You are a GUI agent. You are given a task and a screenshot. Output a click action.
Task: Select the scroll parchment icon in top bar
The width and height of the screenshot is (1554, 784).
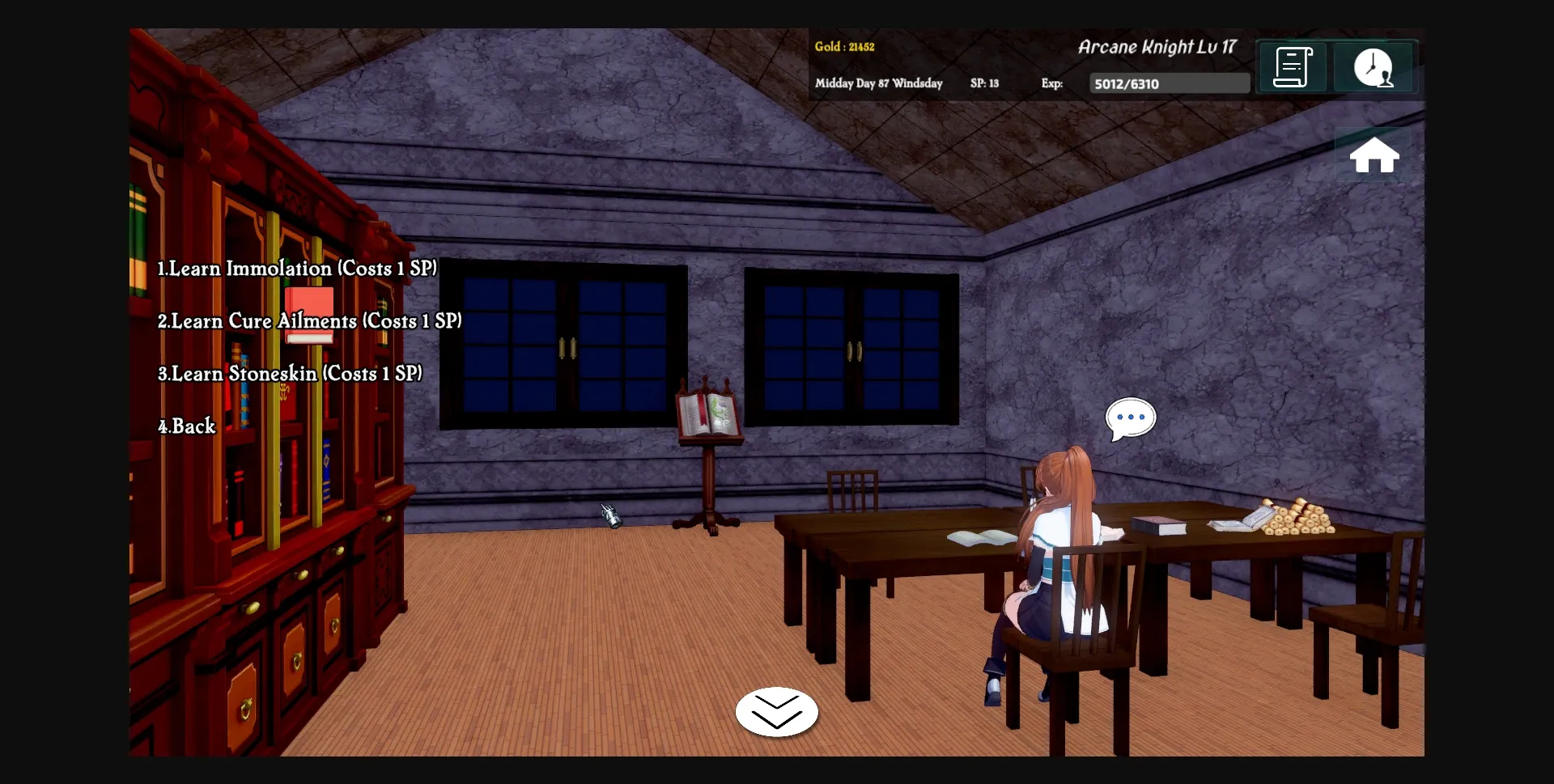pyautogui.click(x=1292, y=67)
